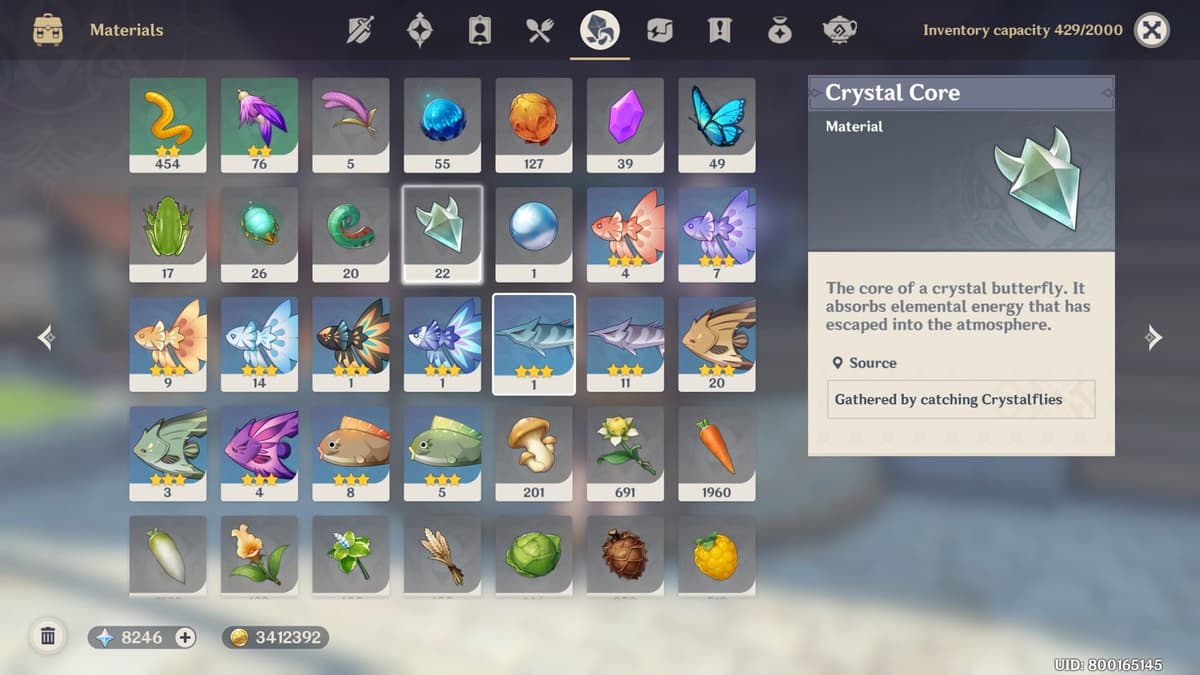
Task: Add Primogems with the plus button
Action: coord(185,637)
